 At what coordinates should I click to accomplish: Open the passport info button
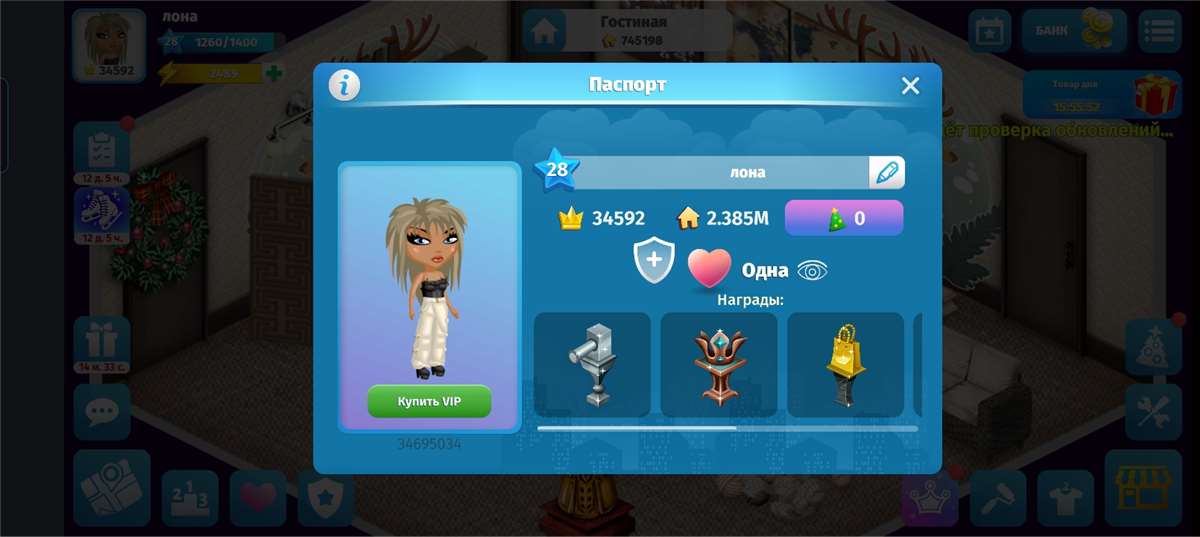tap(344, 86)
